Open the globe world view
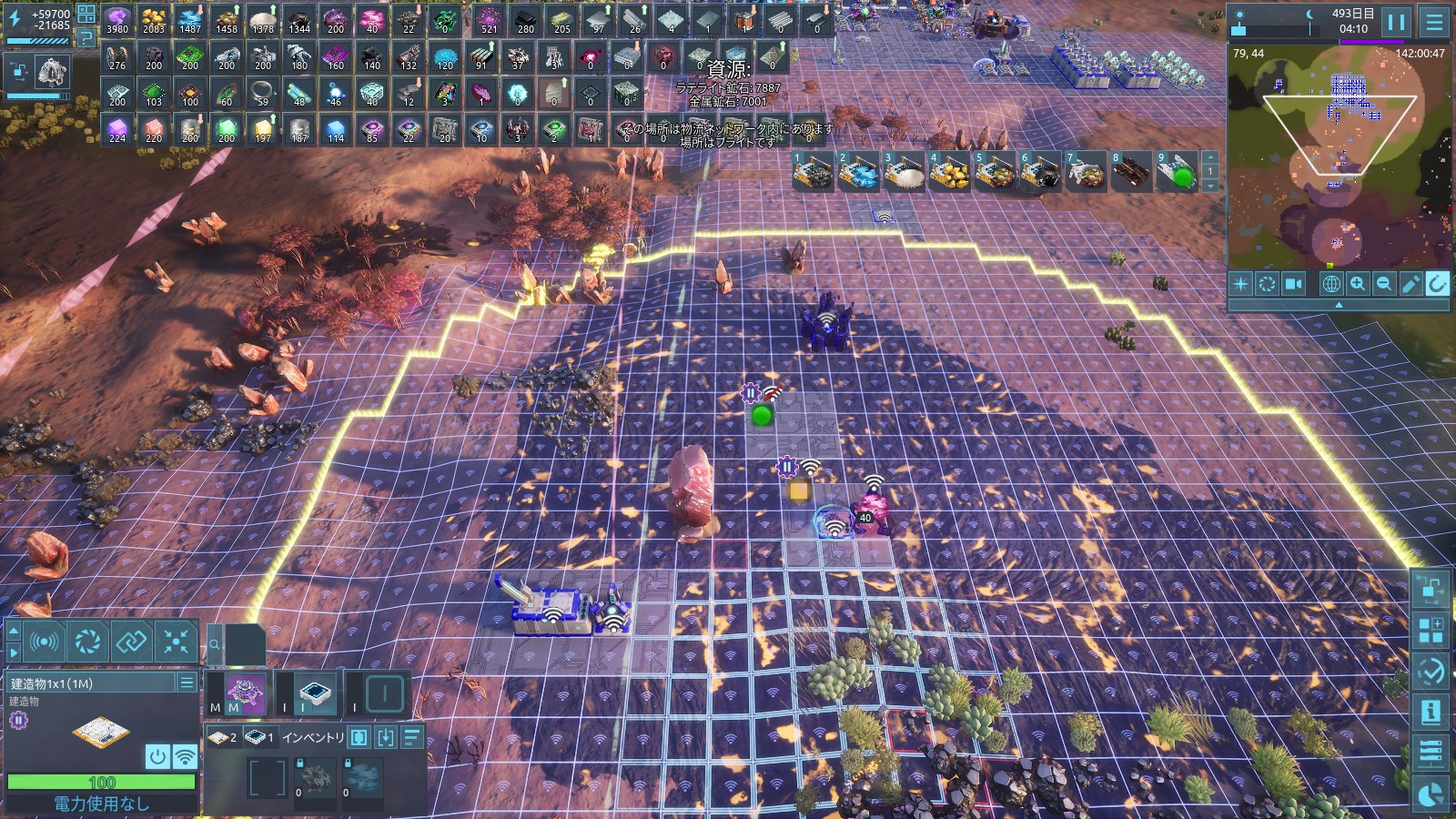This screenshot has width=1456, height=819. click(x=1331, y=284)
